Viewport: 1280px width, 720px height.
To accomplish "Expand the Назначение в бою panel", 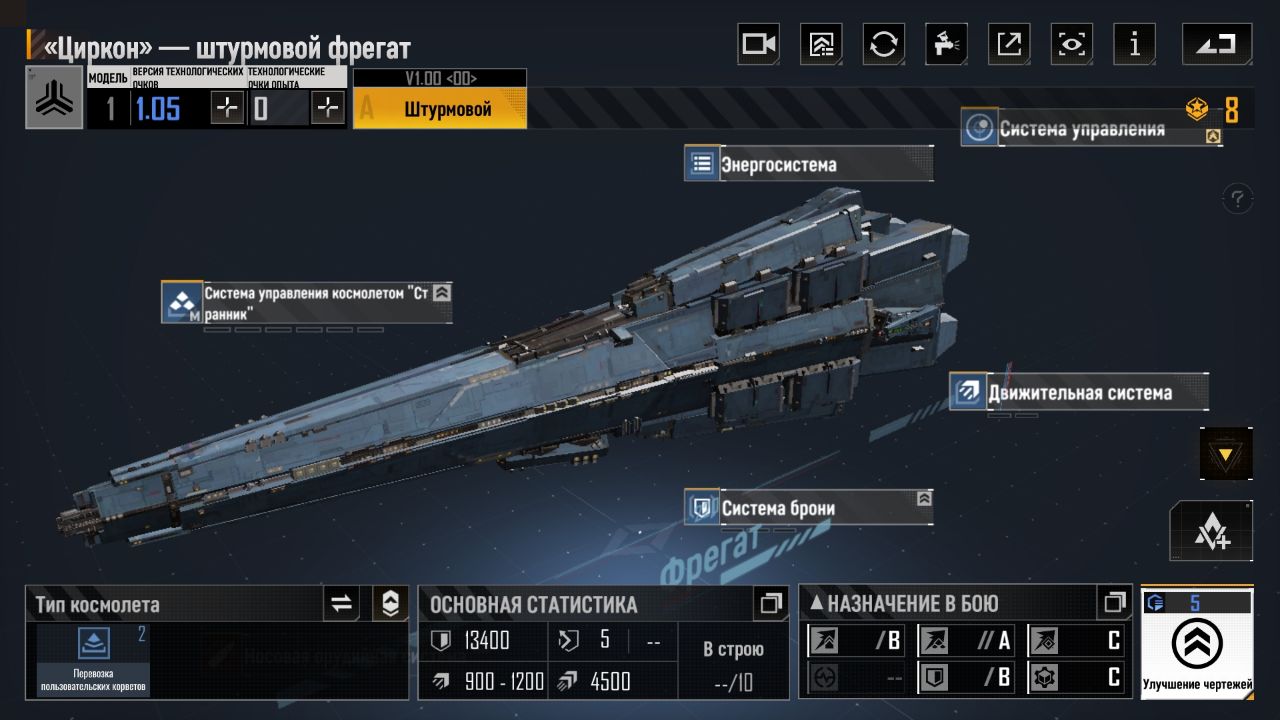I will click(x=1114, y=603).
